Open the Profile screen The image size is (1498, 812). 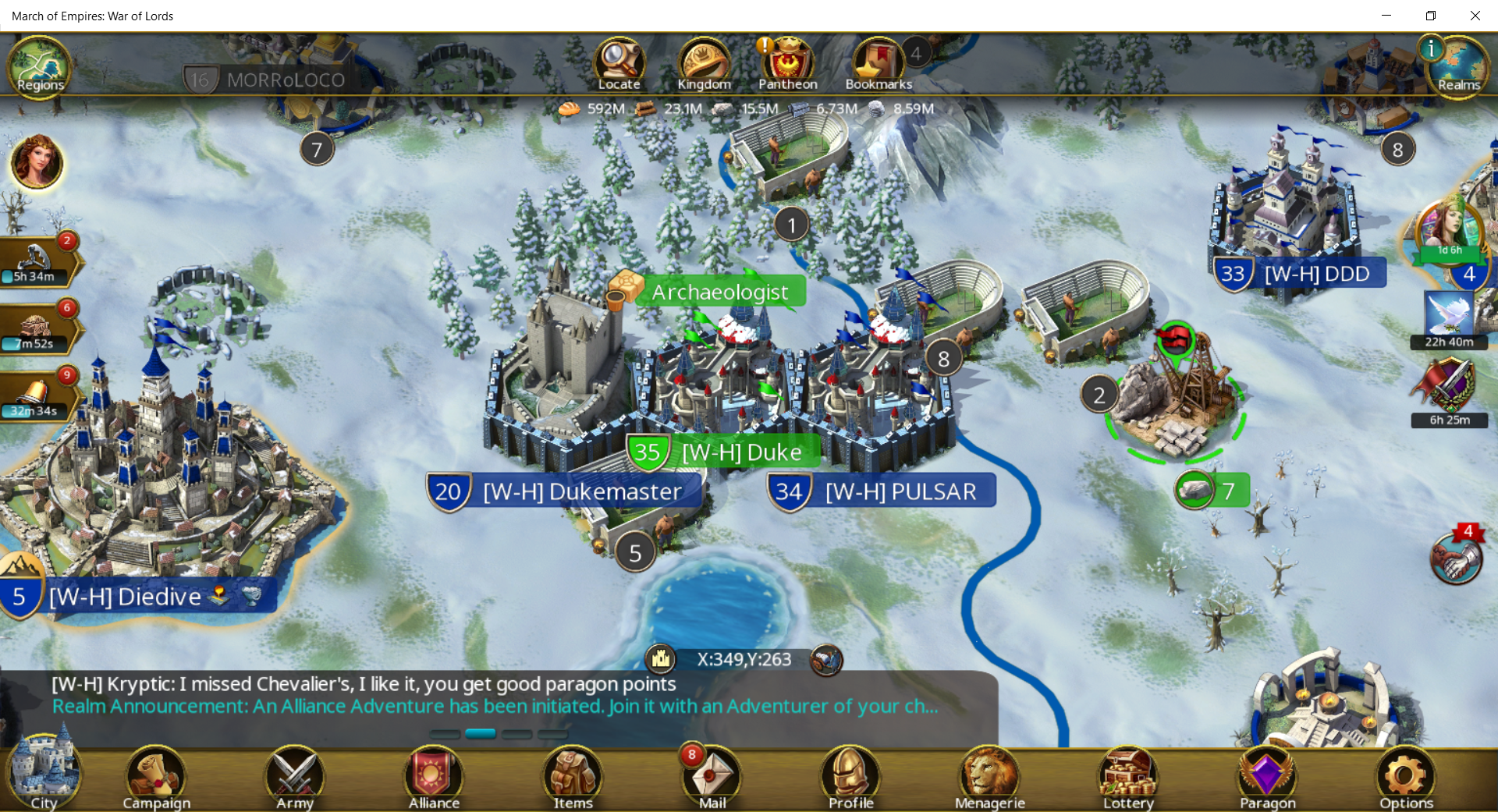click(x=850, y=777)
